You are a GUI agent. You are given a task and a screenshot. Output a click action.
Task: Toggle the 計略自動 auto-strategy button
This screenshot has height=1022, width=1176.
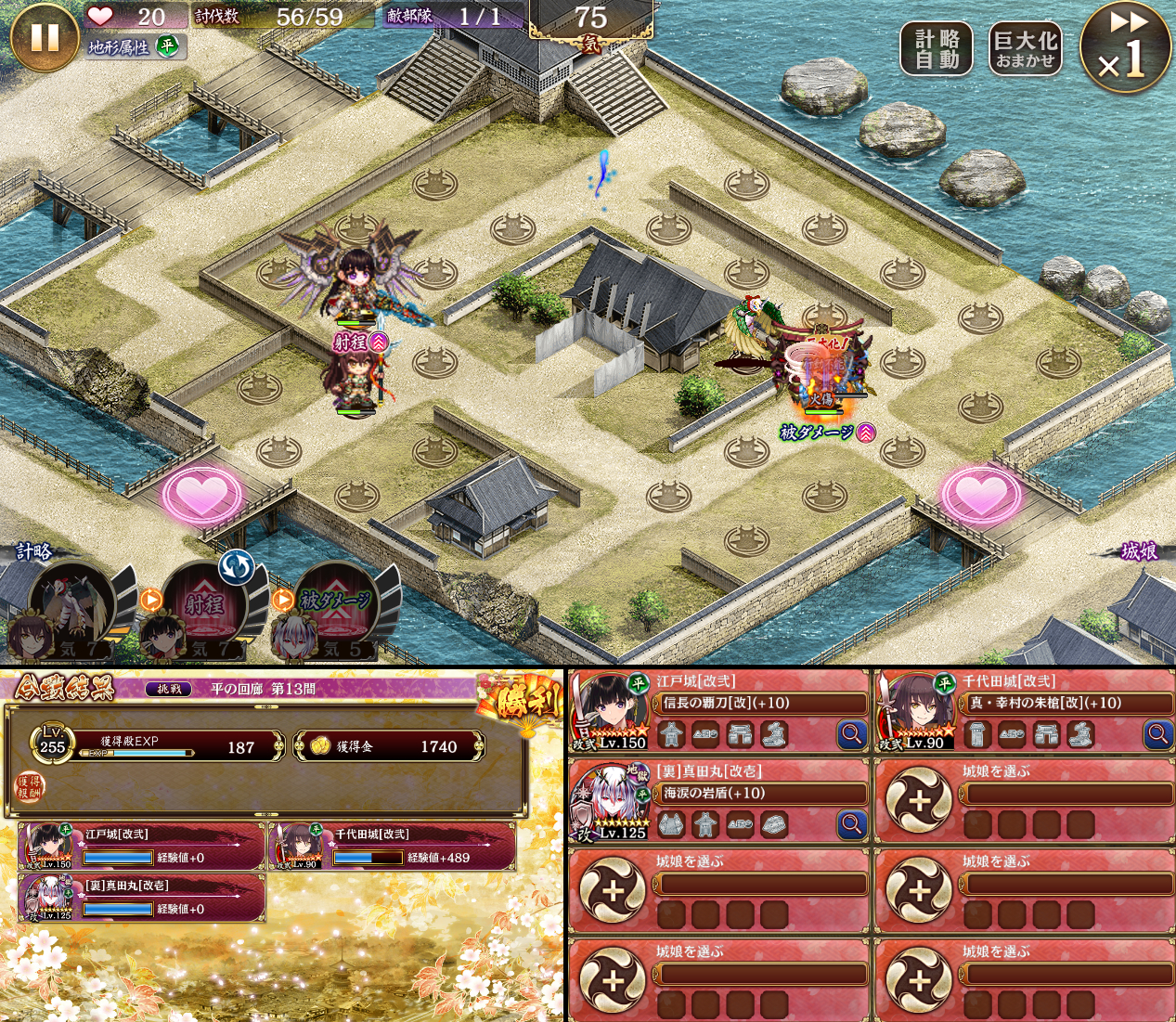(937, 49)
